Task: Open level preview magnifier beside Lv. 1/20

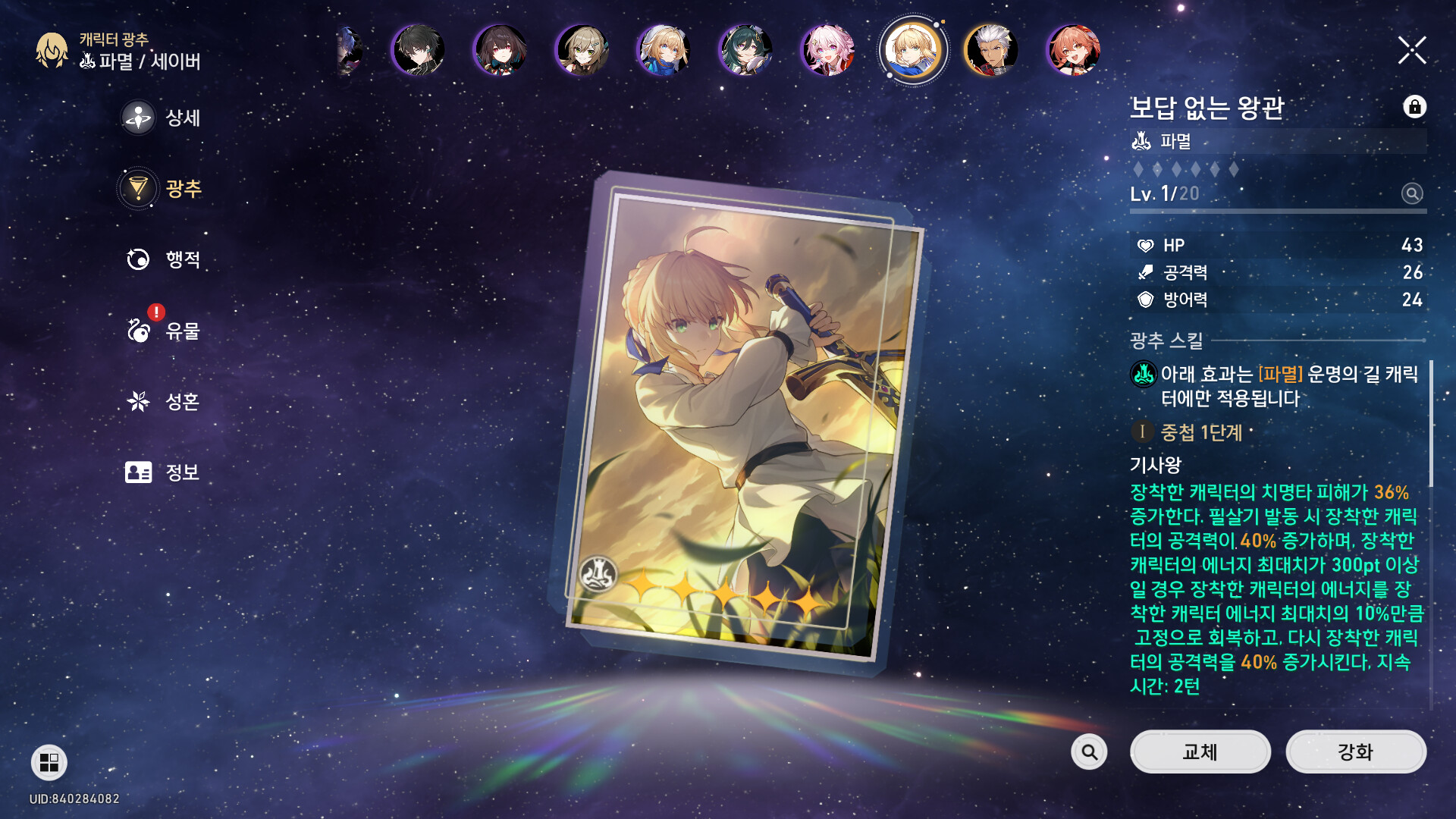Action: (x=1411, y=194)
